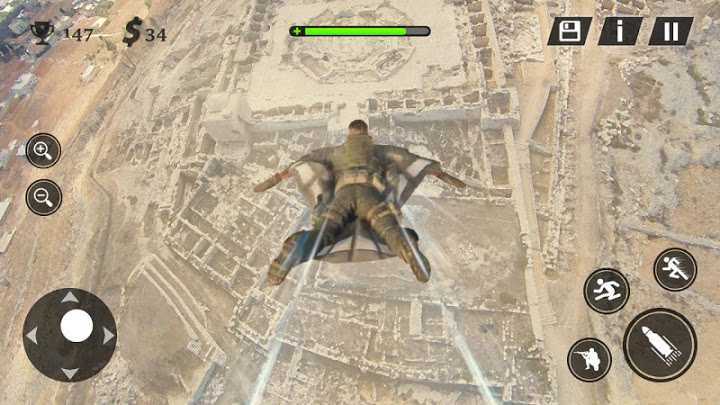Zoom in with the plus magnifier
720x405 pixels.
[x=43, y=151]
